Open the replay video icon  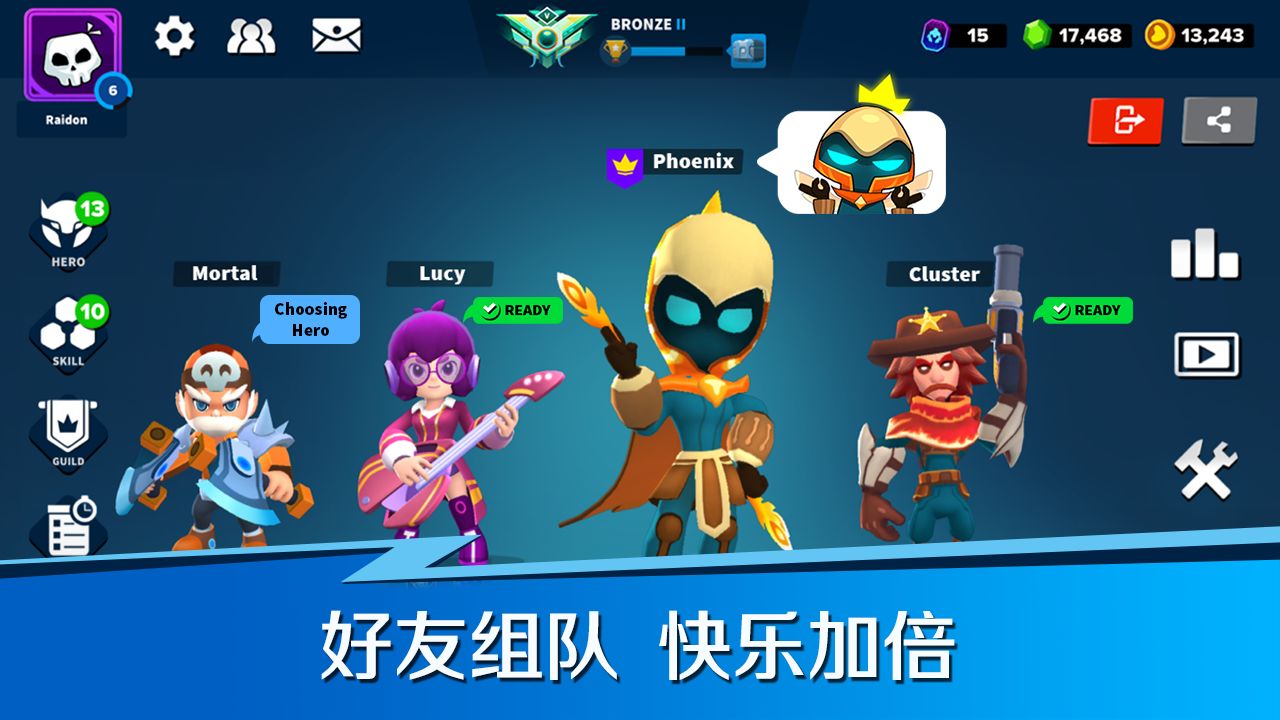[x=1205, y=355]
